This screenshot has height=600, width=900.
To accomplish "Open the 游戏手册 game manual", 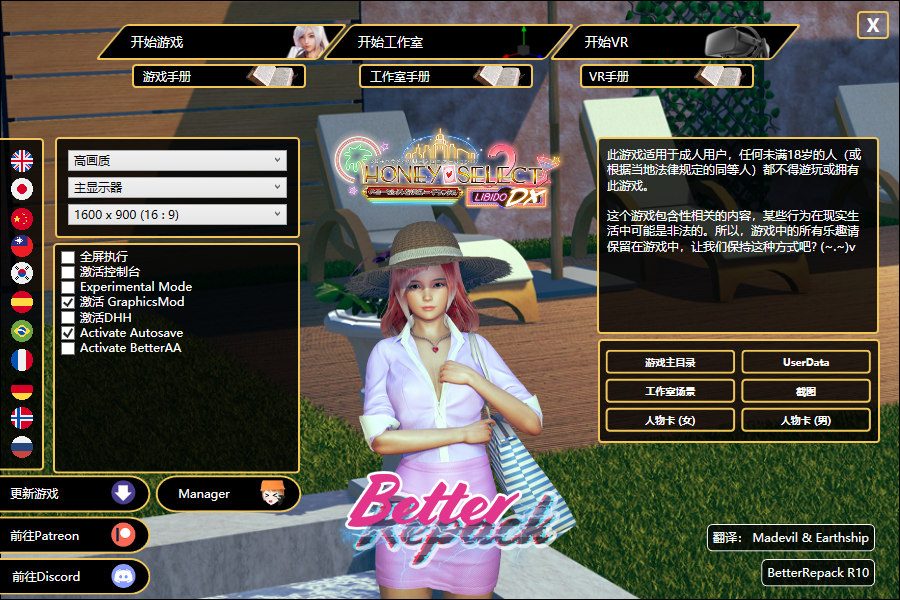I will pos(218,76).
